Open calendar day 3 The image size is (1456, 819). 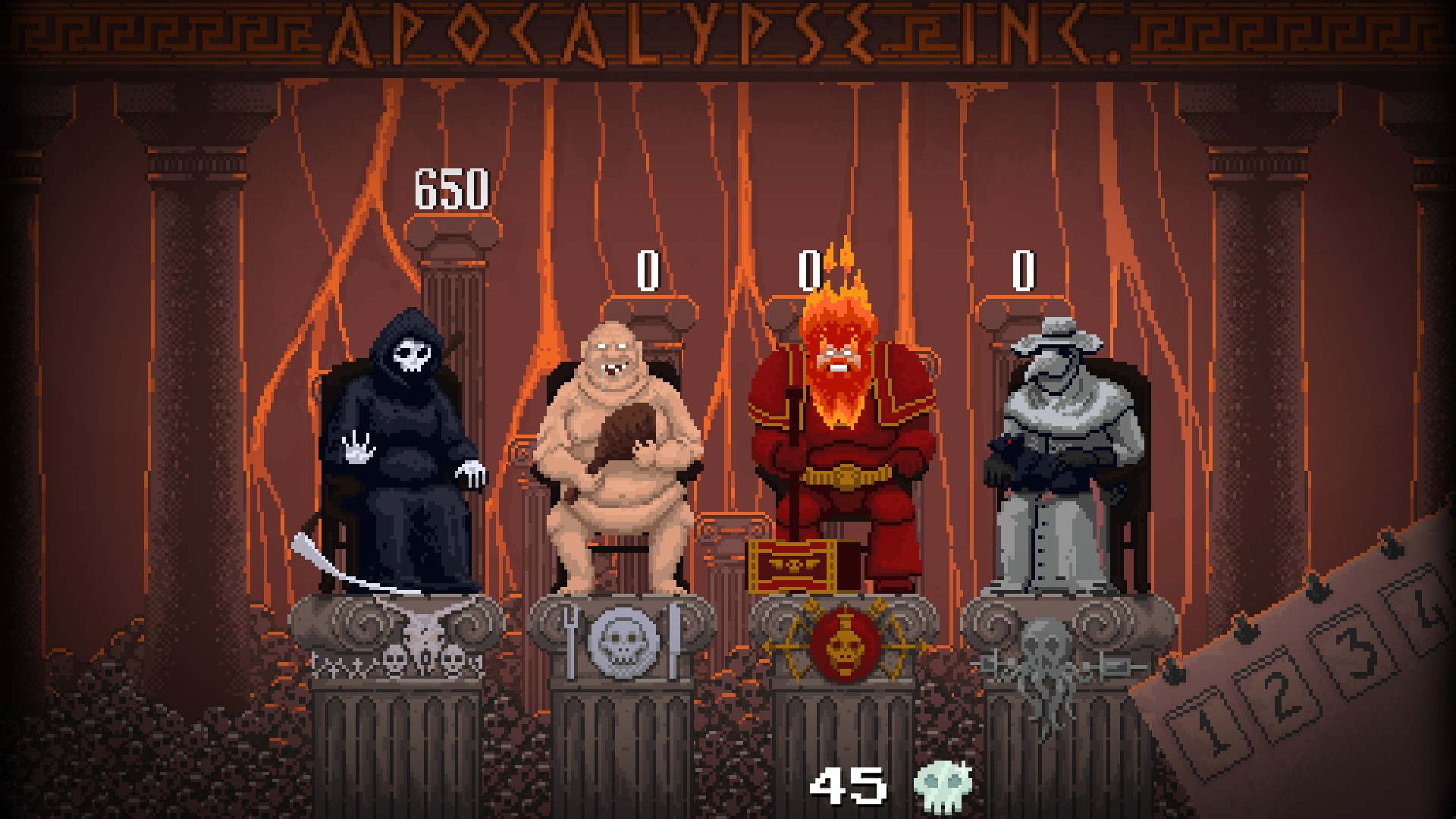pos(1352,651)
